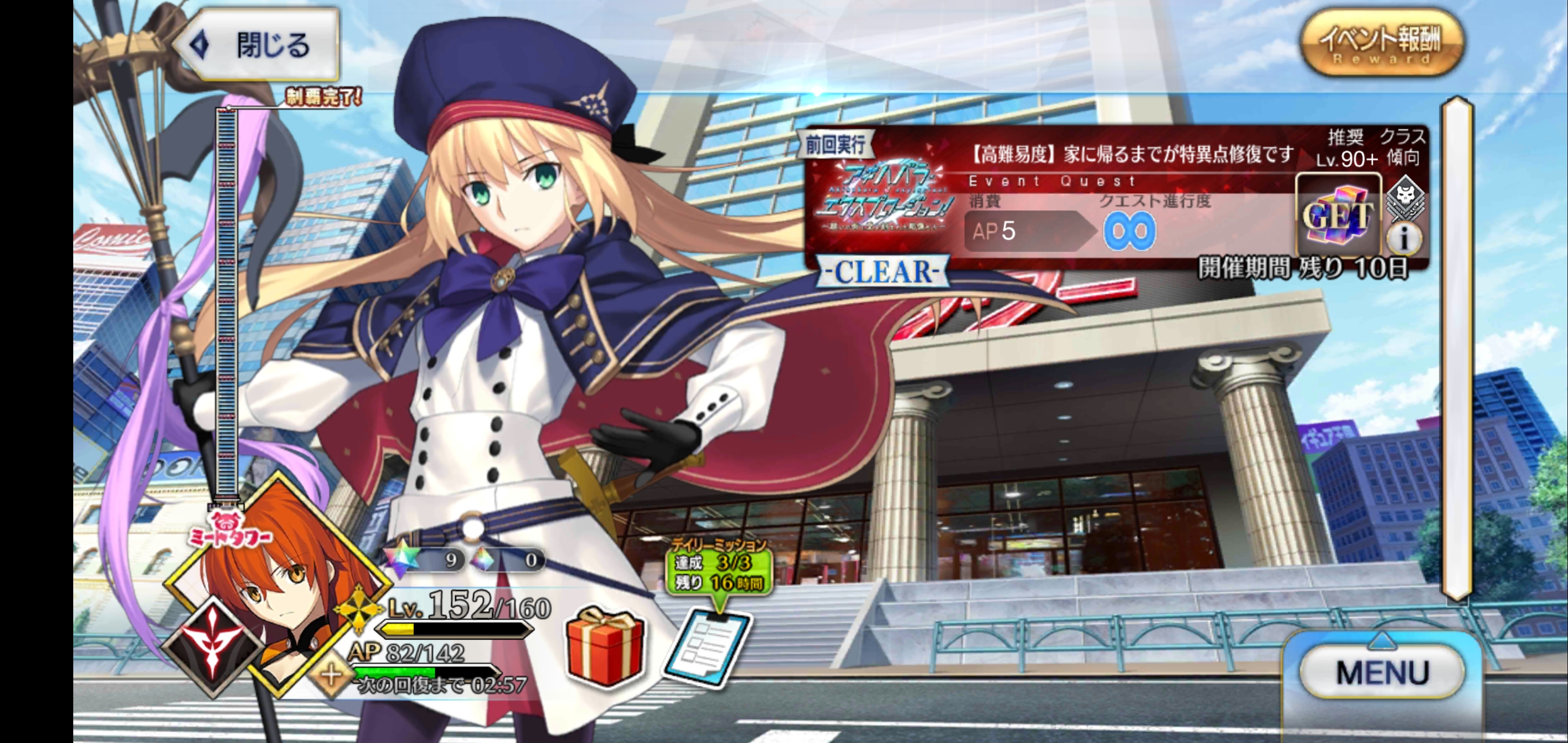
Task: Open the MENU button
Action: tap(1382, 672)
